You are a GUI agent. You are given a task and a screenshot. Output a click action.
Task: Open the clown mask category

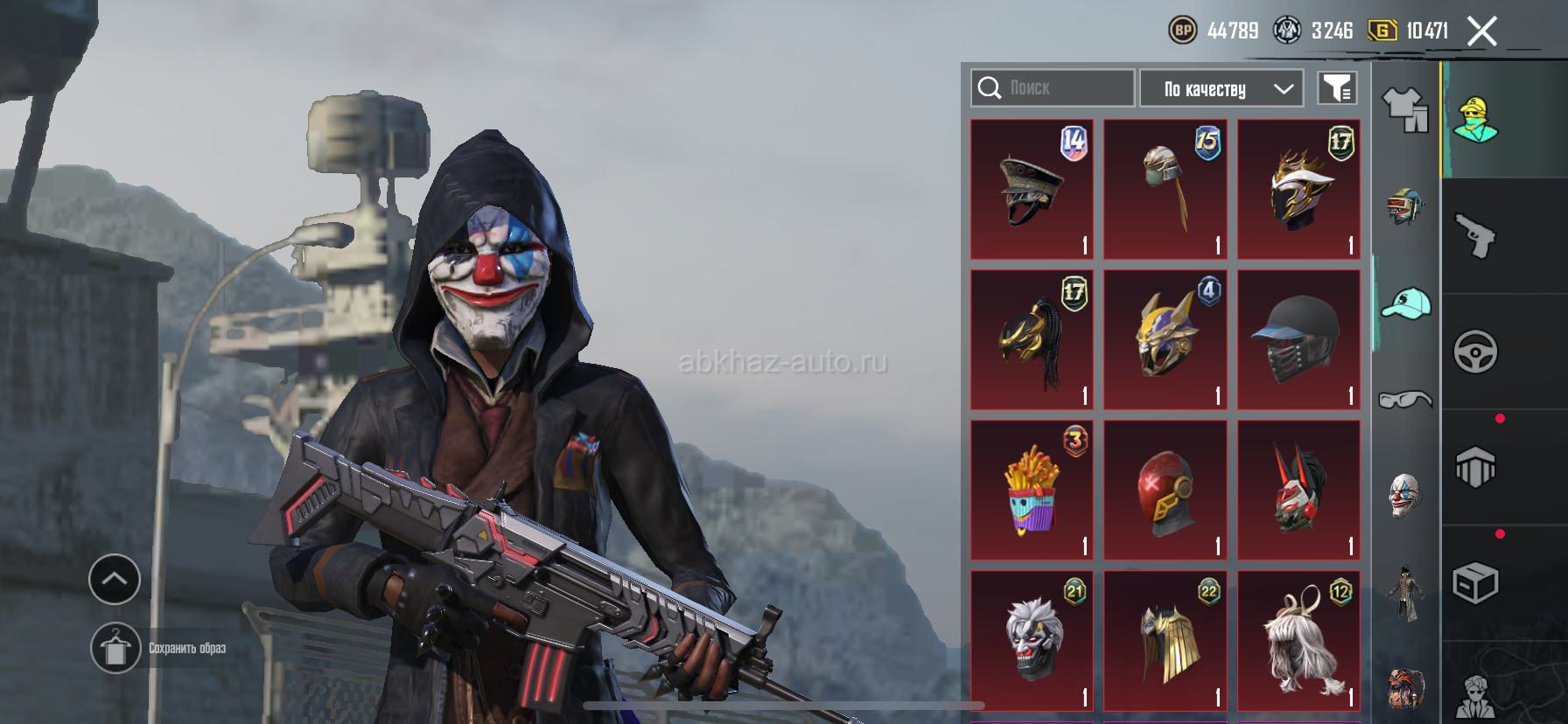coord(1405,496)
